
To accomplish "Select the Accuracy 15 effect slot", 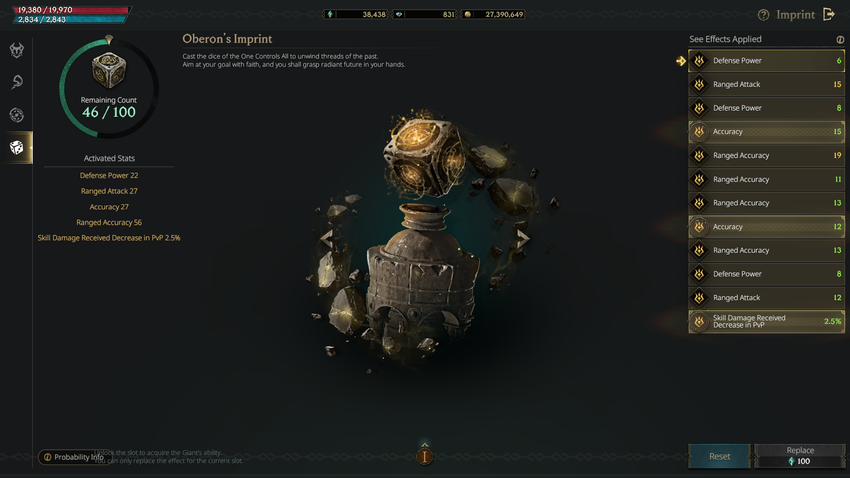I will pos(766,132).
